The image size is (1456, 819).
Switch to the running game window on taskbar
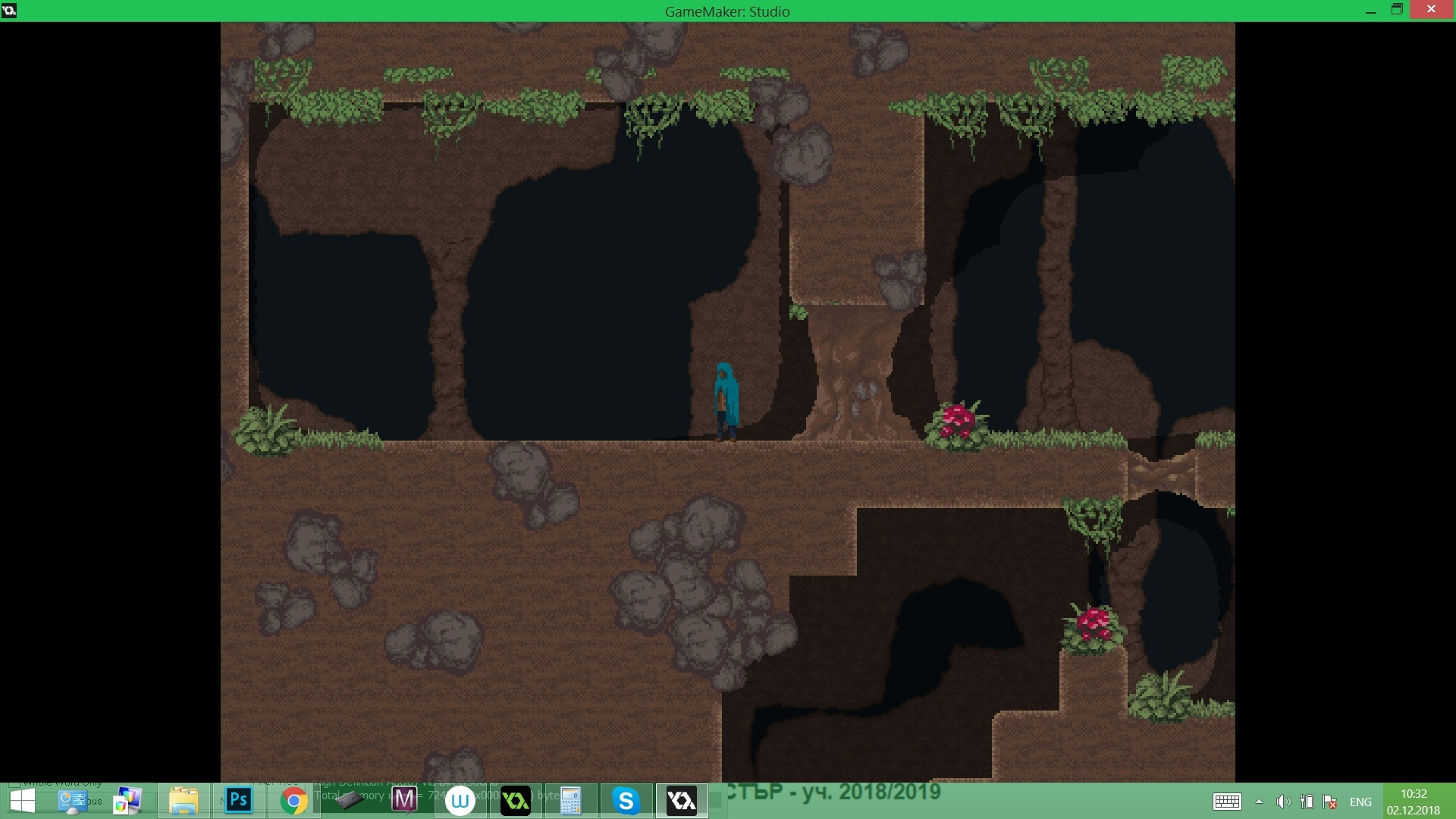point(681,800)
